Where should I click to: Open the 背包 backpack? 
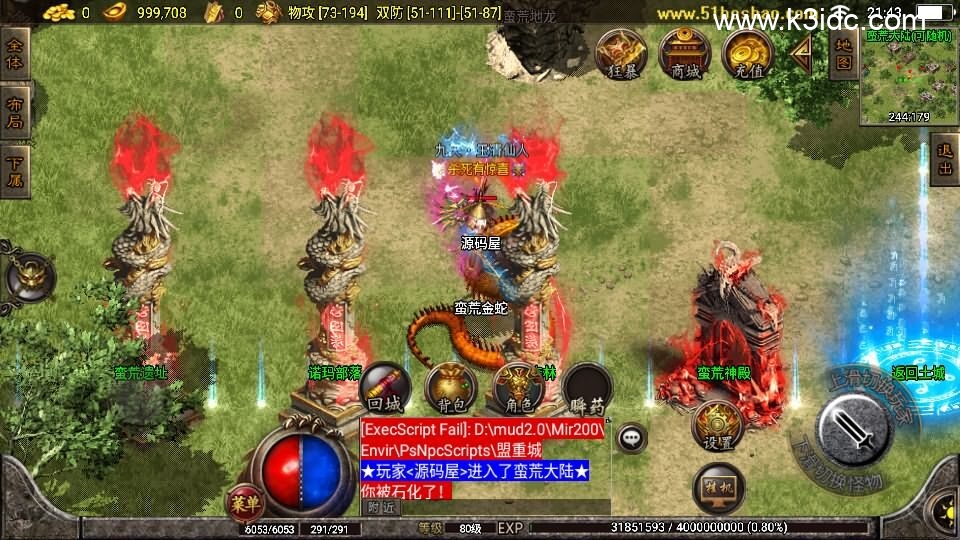(451, 388)
